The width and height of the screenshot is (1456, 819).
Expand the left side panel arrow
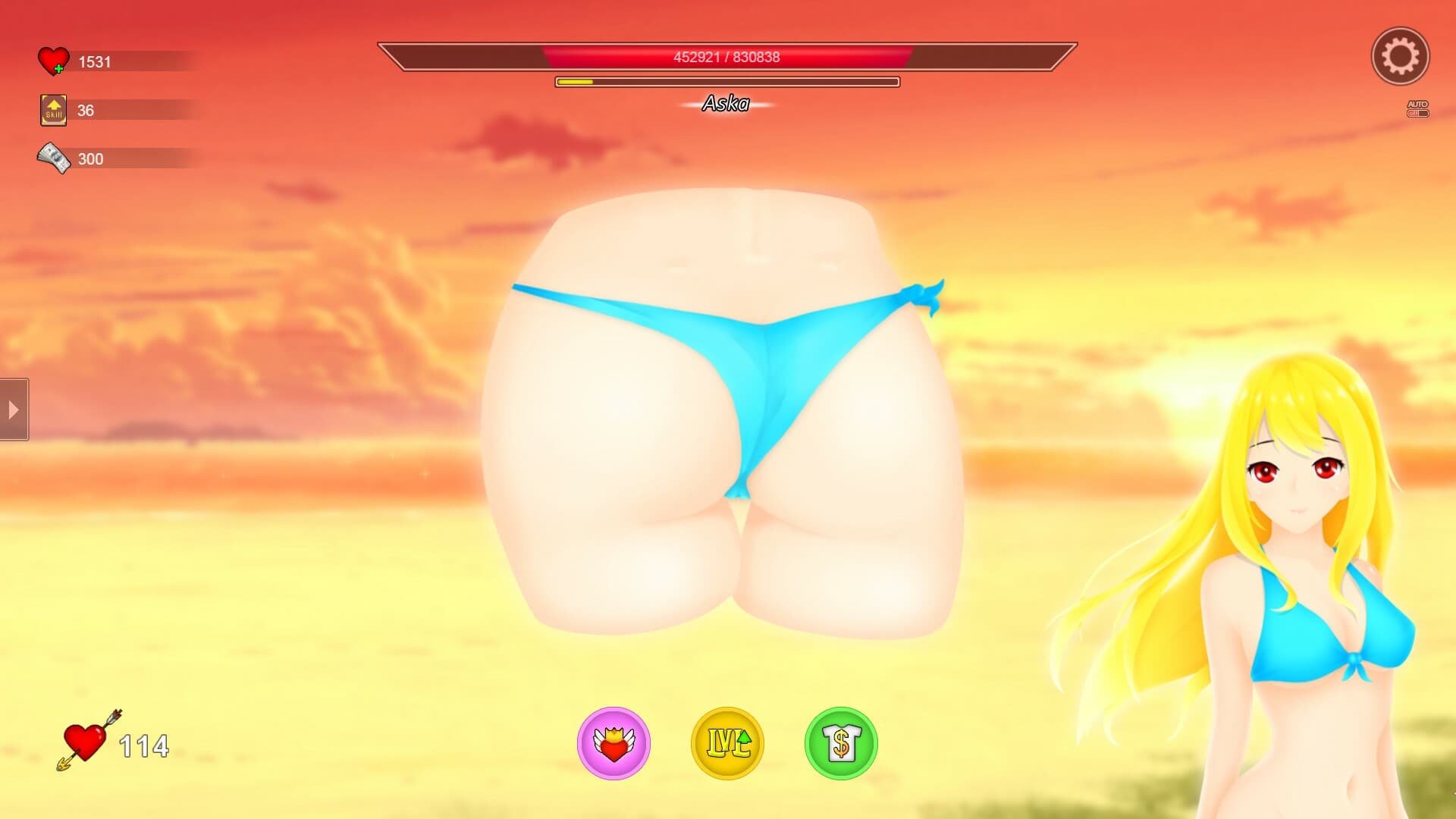point(14,409)
